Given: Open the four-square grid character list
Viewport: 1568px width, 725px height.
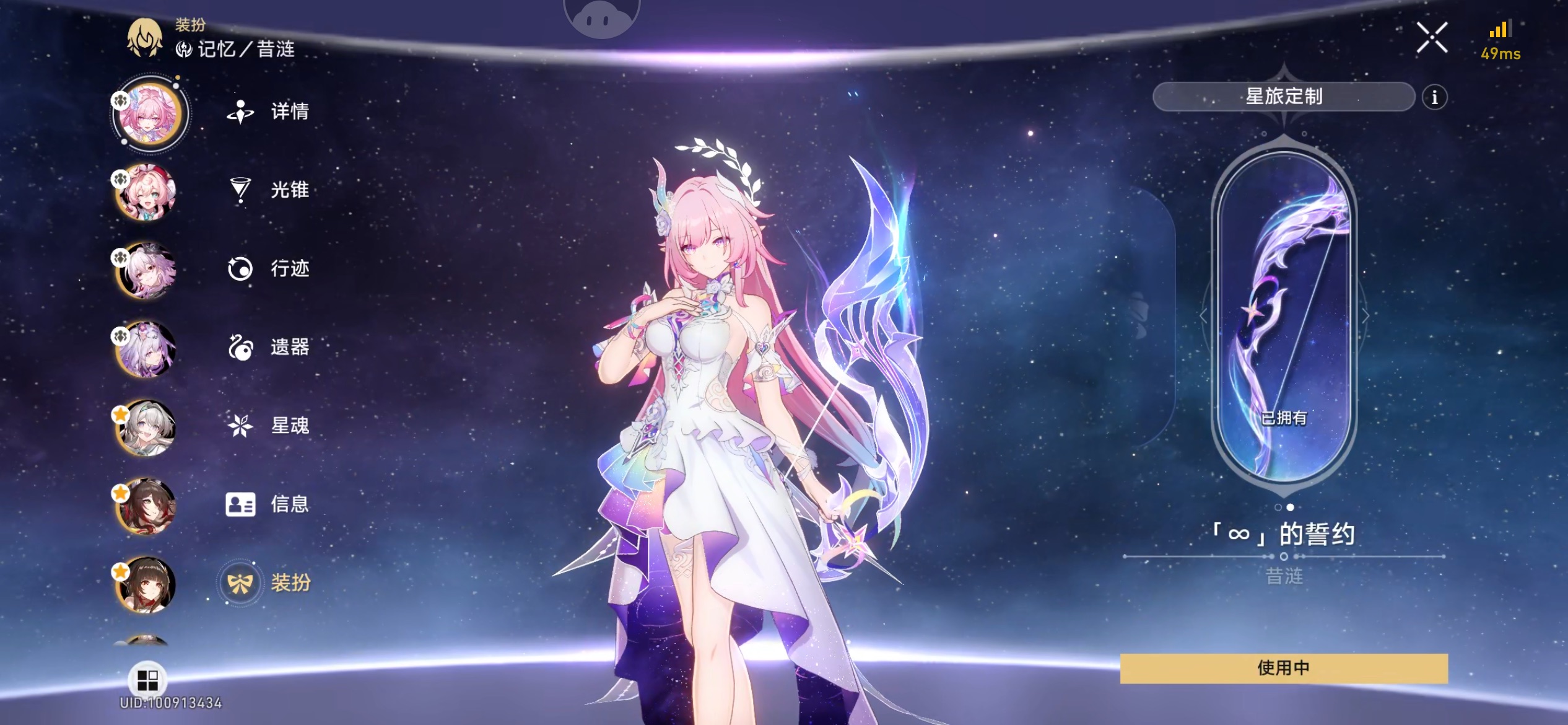Looking at the screenshot, I should (x=147, y=680).
